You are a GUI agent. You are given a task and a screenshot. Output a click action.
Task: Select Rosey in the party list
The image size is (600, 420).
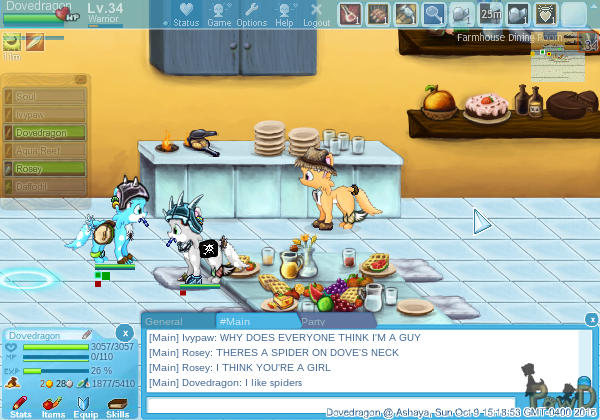pyautogui.click(x=45, y=168)
